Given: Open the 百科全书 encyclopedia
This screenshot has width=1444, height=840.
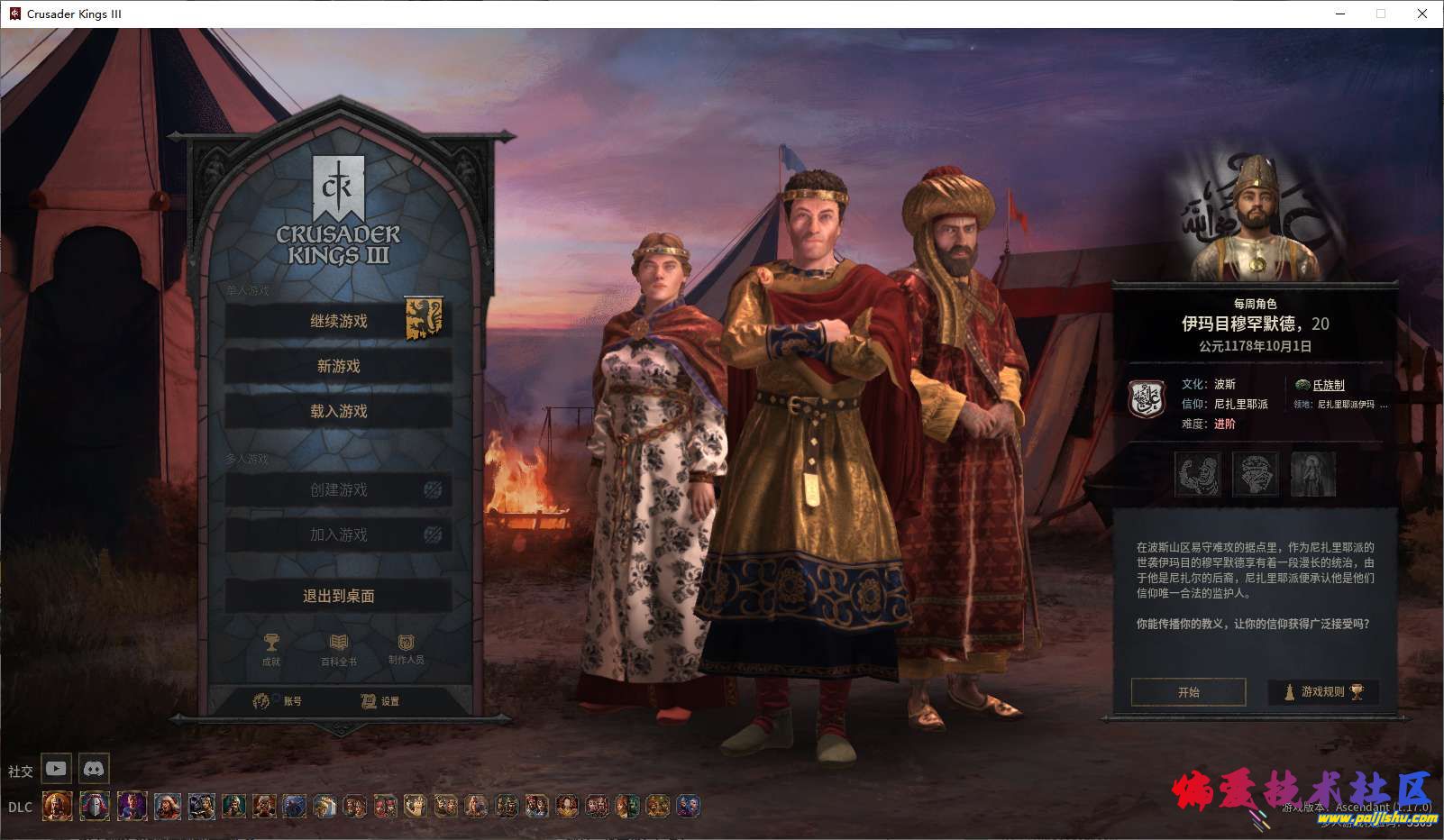Looking at the screenshot, I should pos(339,648).
